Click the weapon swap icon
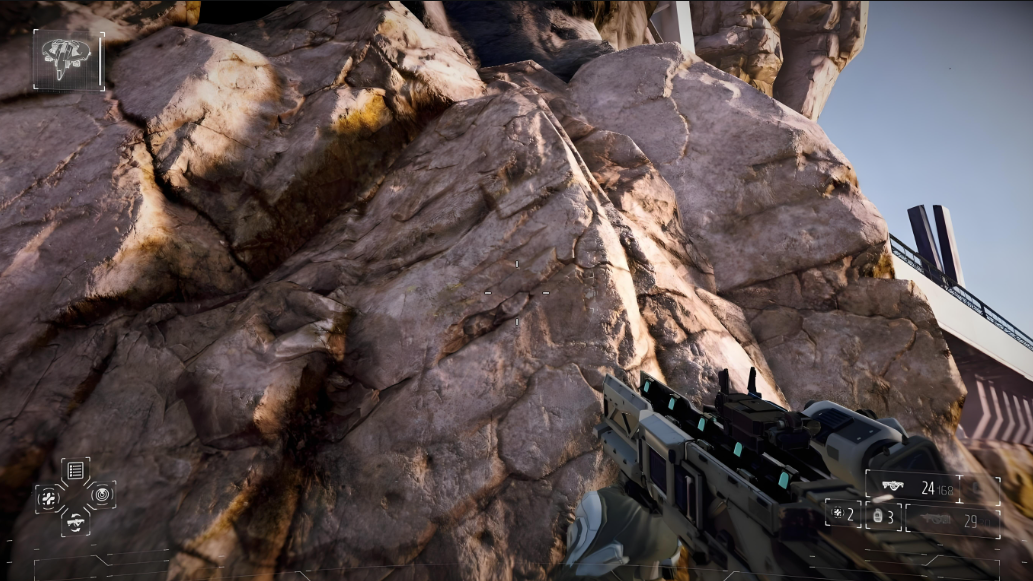 click(x=75, y=521)
